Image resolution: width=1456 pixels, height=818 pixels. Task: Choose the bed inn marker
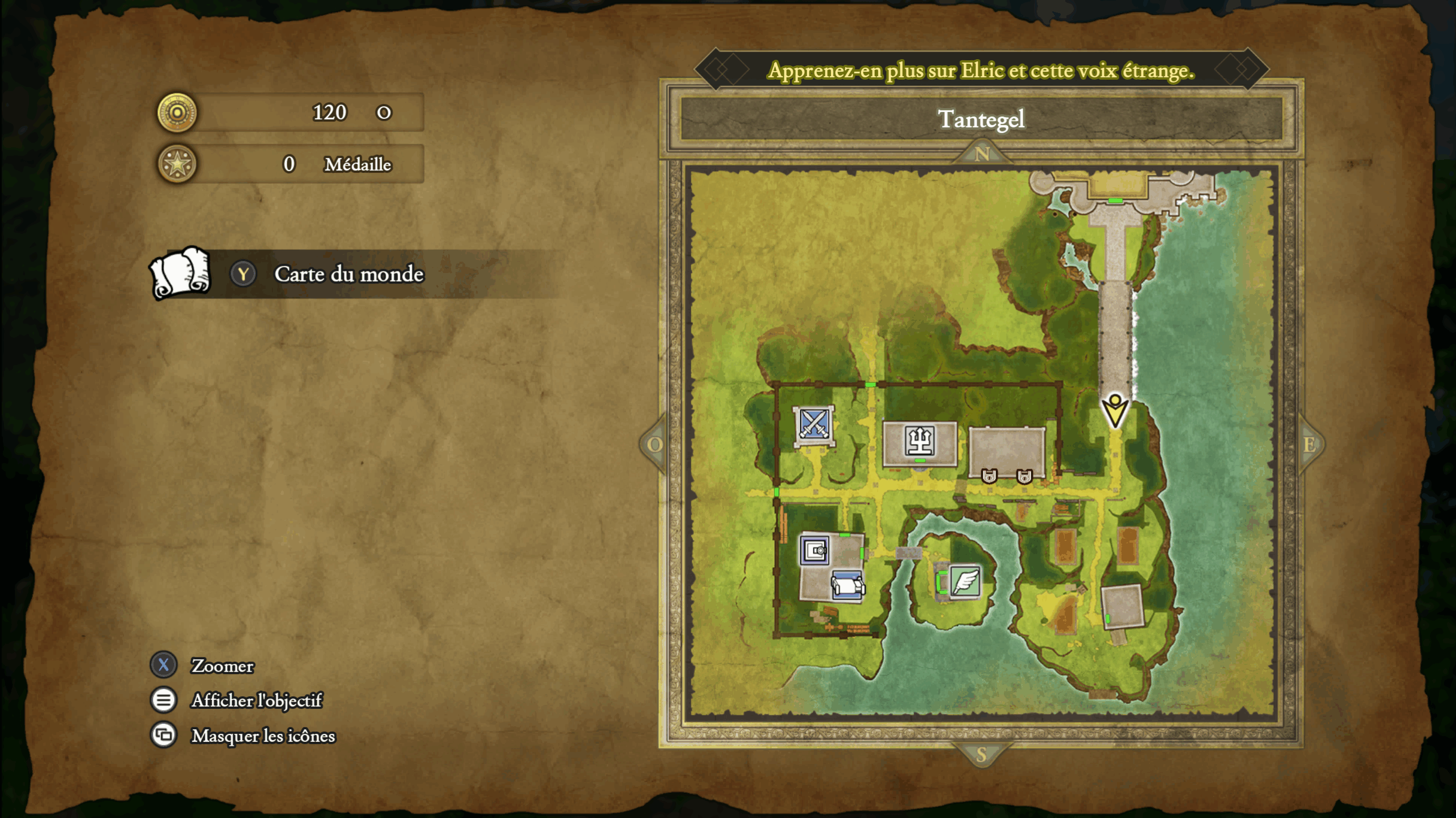(x=847, y=585)
